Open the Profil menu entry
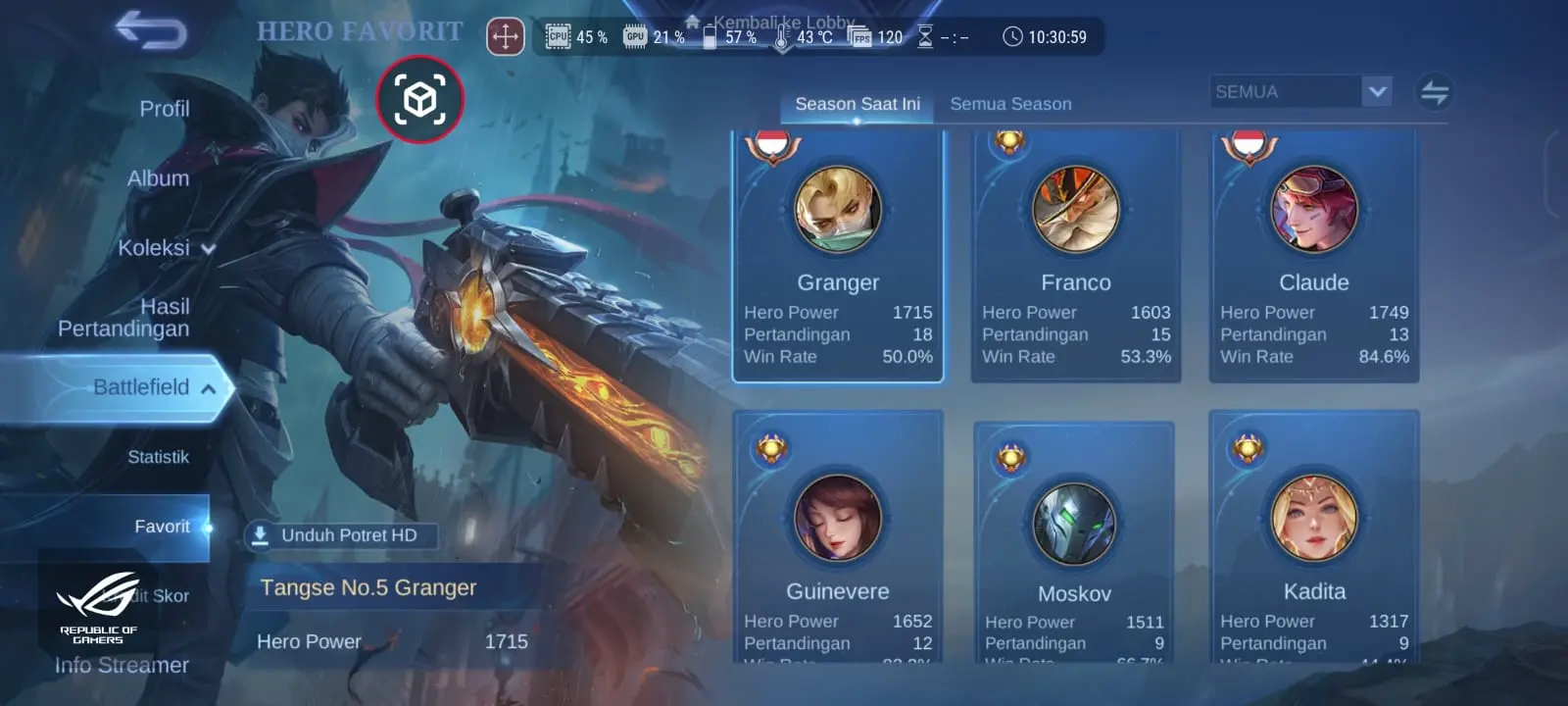Screen dimensions: 1568x706 pyautogui.click(x=164, y=109)
